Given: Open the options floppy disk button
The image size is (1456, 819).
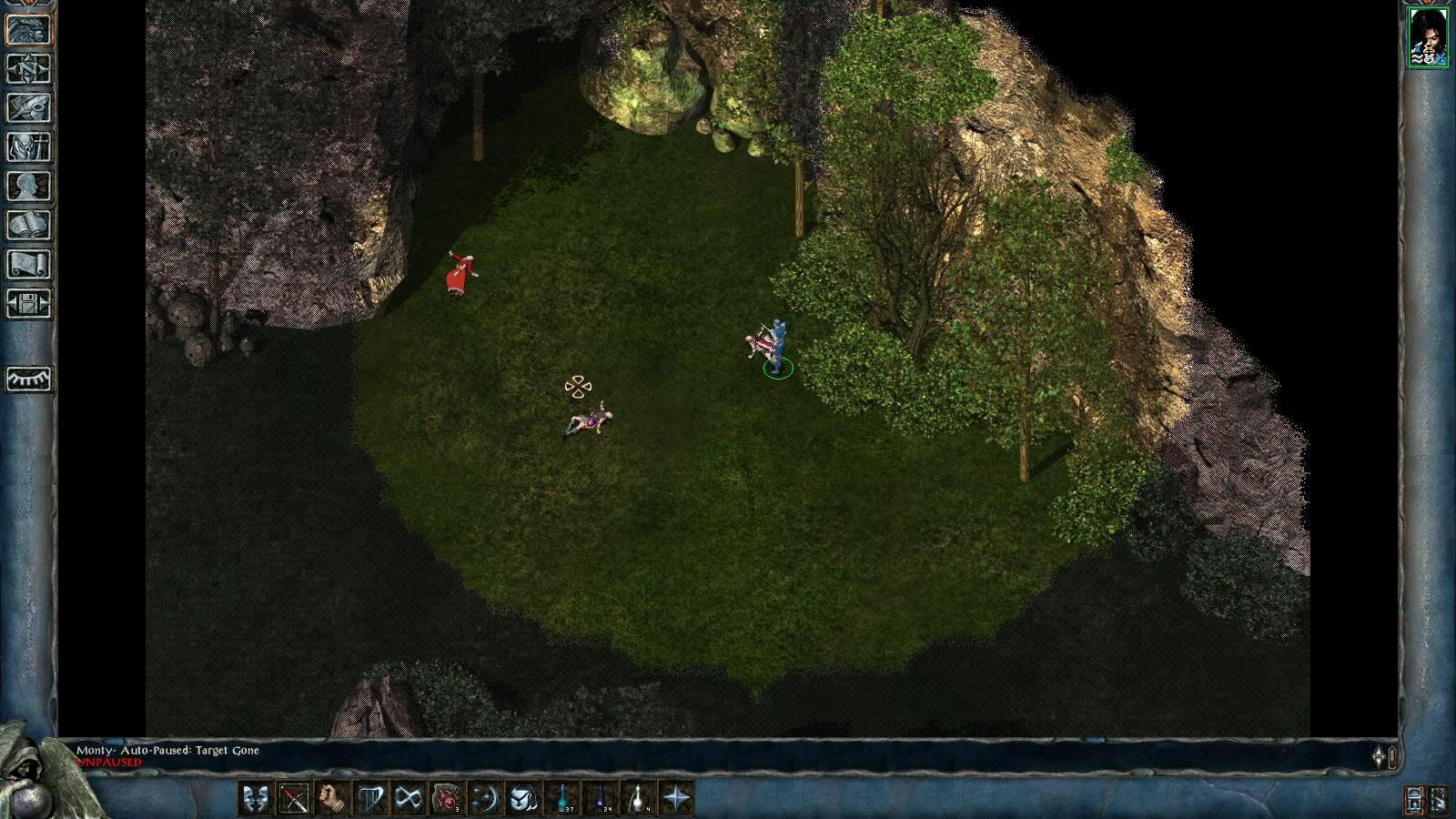Looking at the screenshot, I should (x=29, y=304).
